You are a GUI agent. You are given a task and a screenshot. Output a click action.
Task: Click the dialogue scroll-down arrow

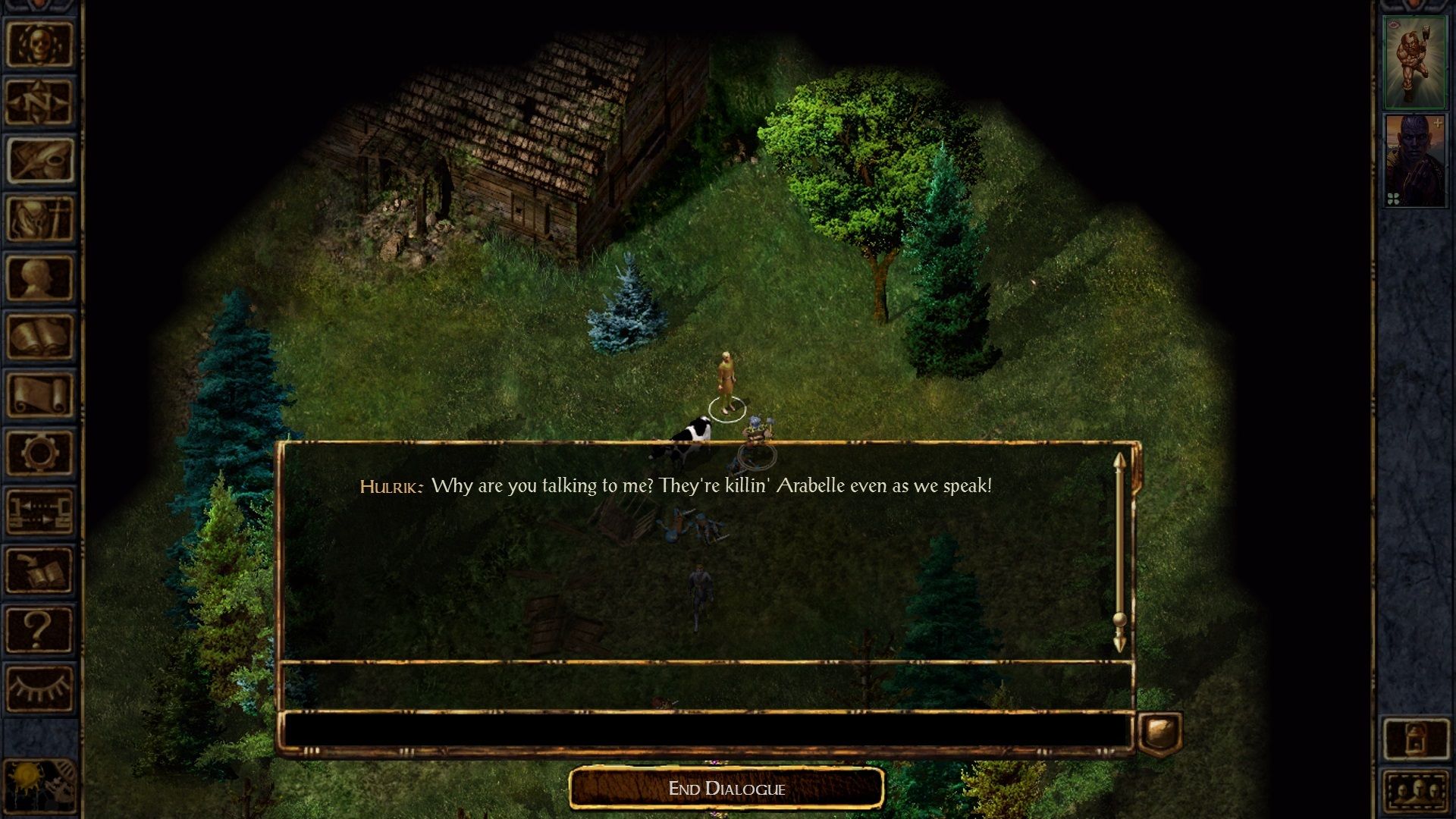point(1120,645)
